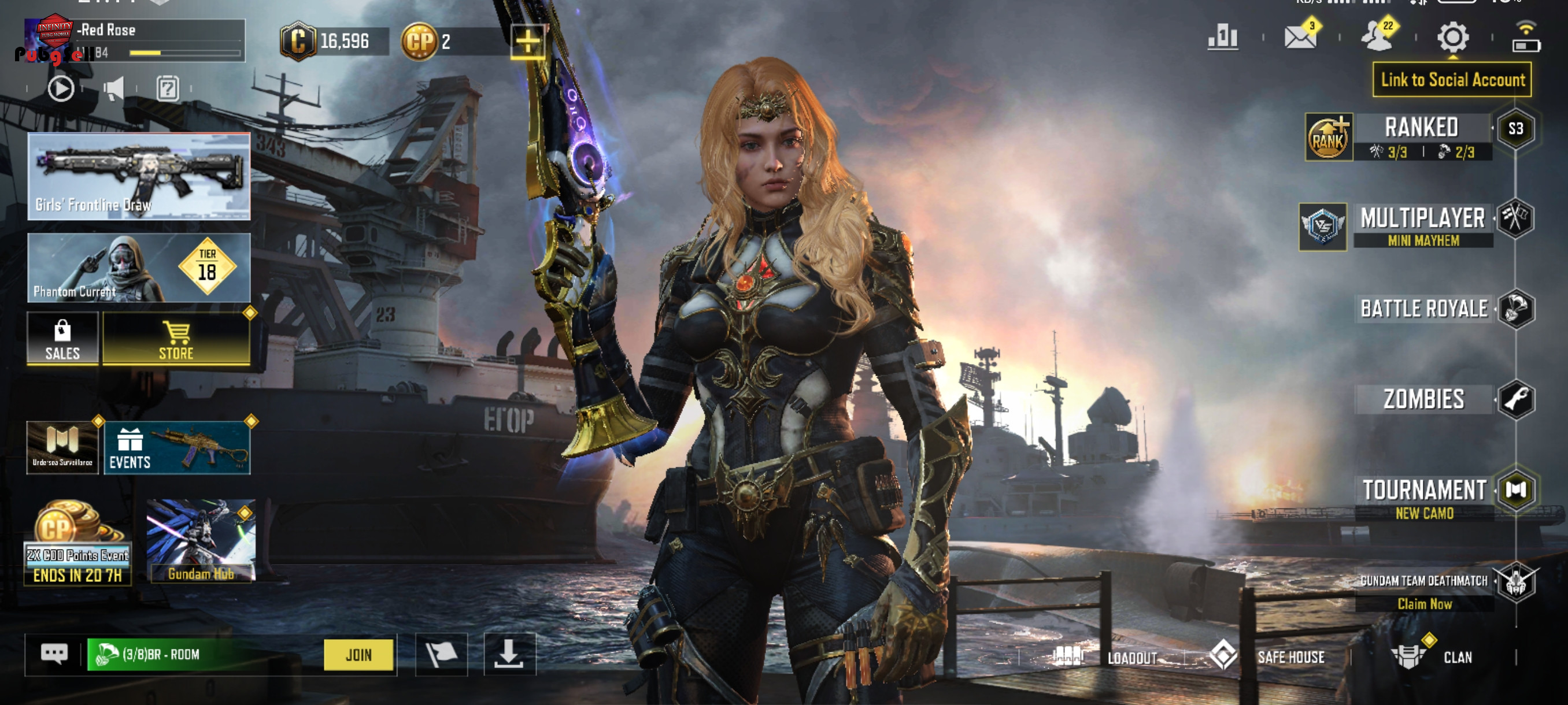1568x705 pixels.
Task: Open the Phantom Current battle pass
Action: 139,268
